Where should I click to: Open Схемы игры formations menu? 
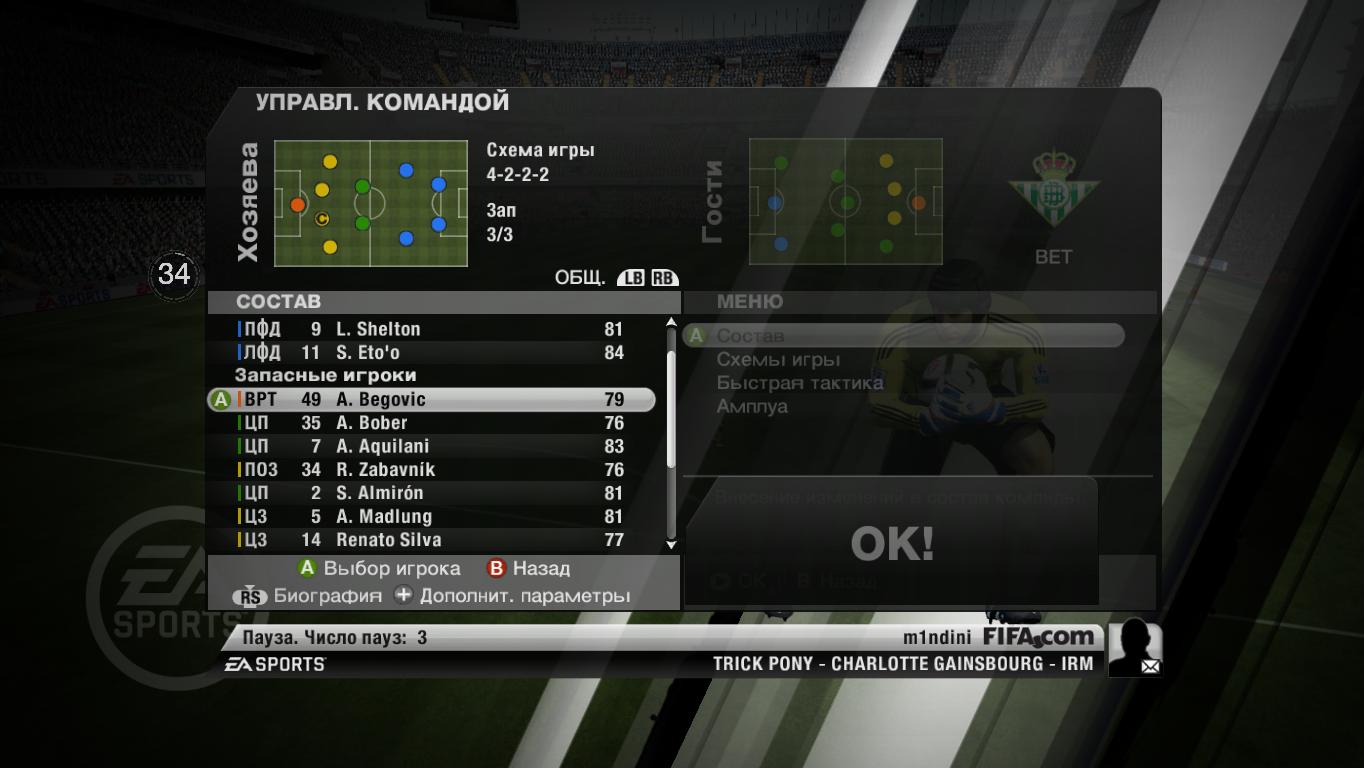(x=778, y=360)
